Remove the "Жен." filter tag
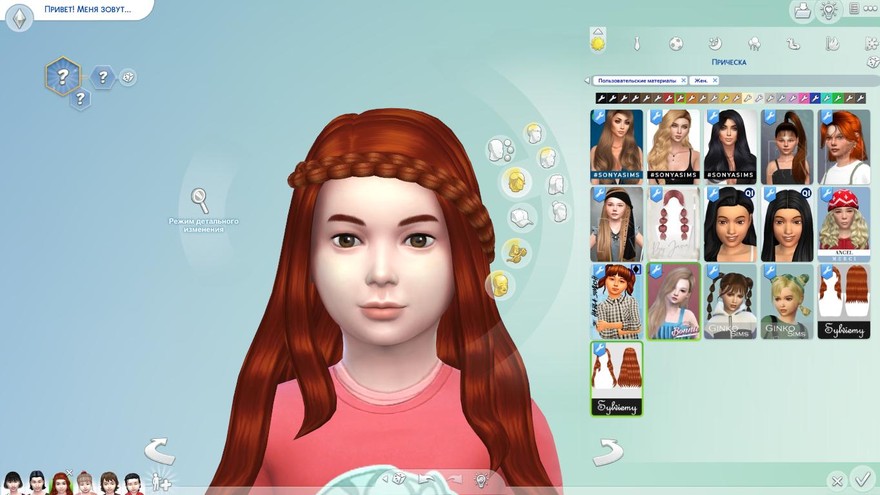Screen dimensions: 880x495 715,80
